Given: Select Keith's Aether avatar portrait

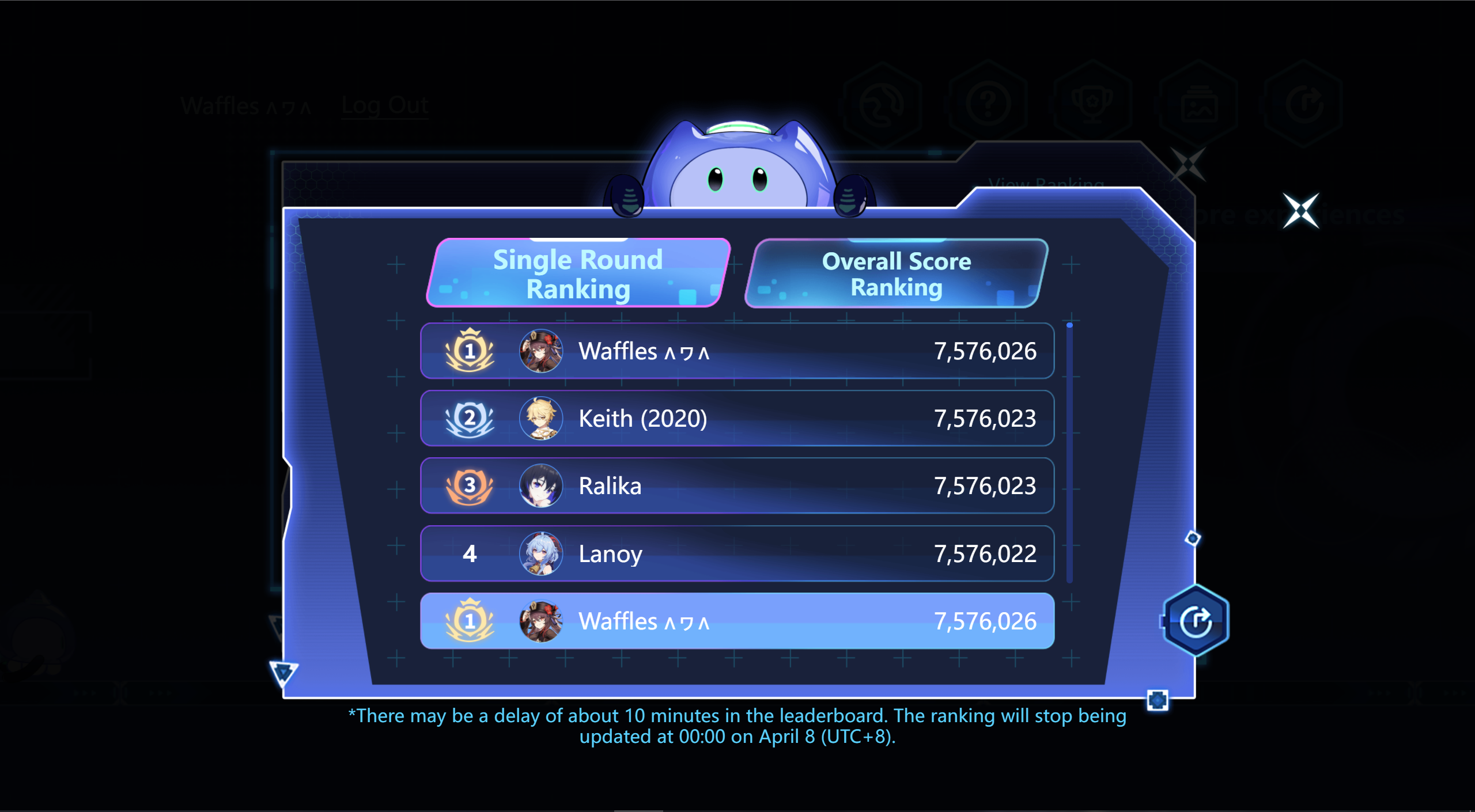Looking at the screenshot, I should [x=540, y=419].
